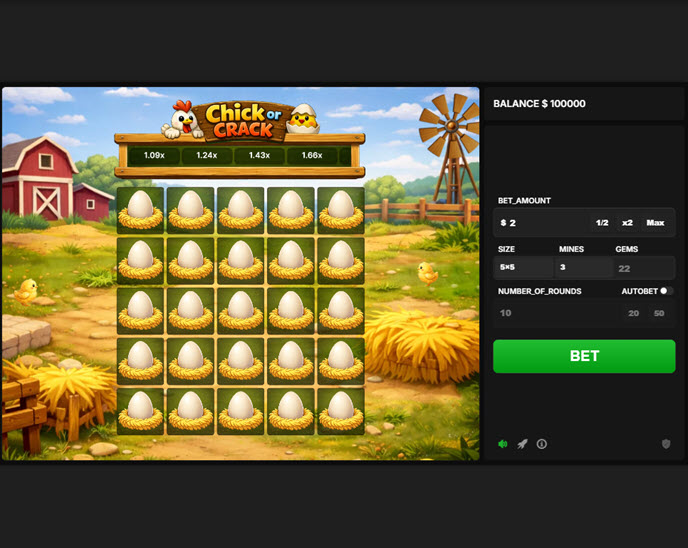The width and height of the screenshot is (688, 548).
Task: Mute sound with the green speaker icon
Action: tap(503, 444)
